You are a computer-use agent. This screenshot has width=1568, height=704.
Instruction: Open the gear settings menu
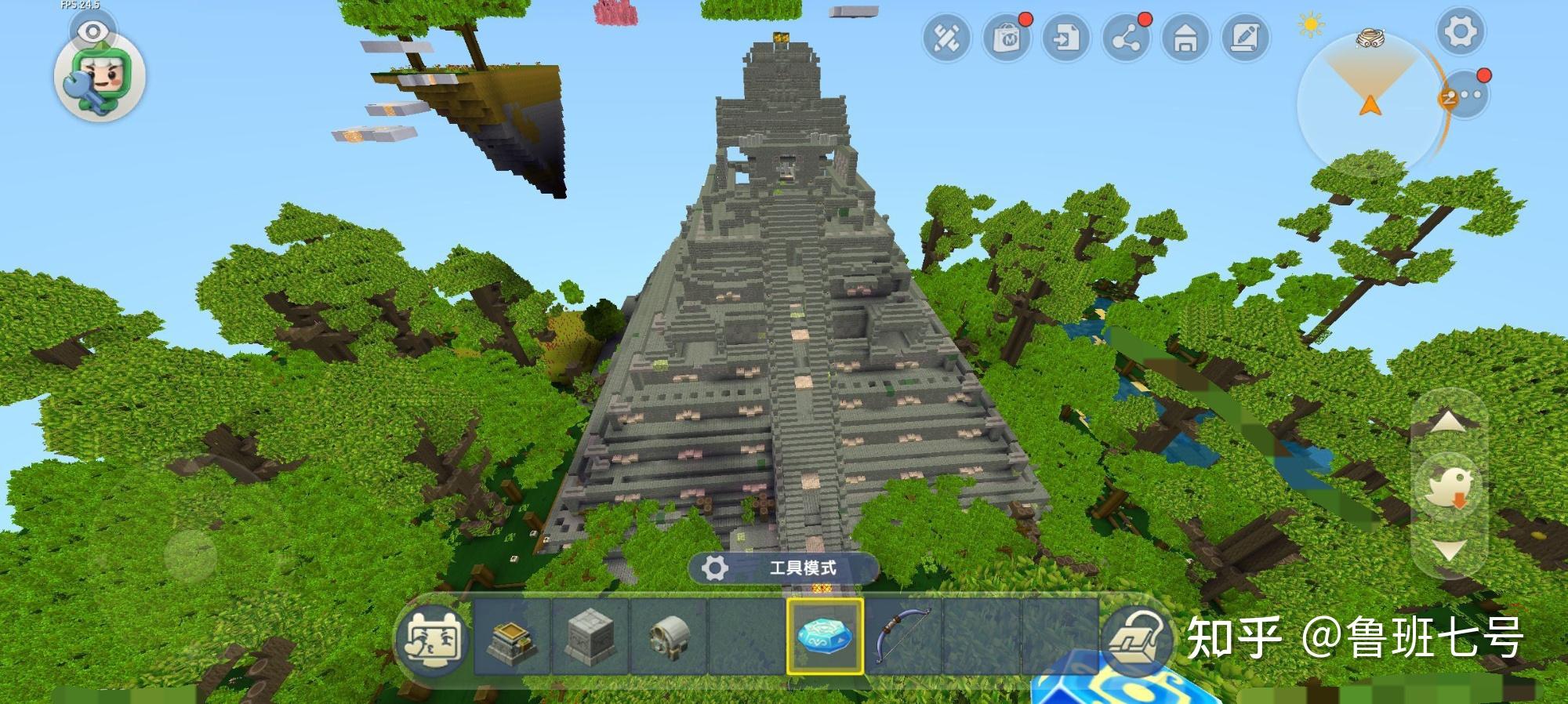click(1460, 33)
